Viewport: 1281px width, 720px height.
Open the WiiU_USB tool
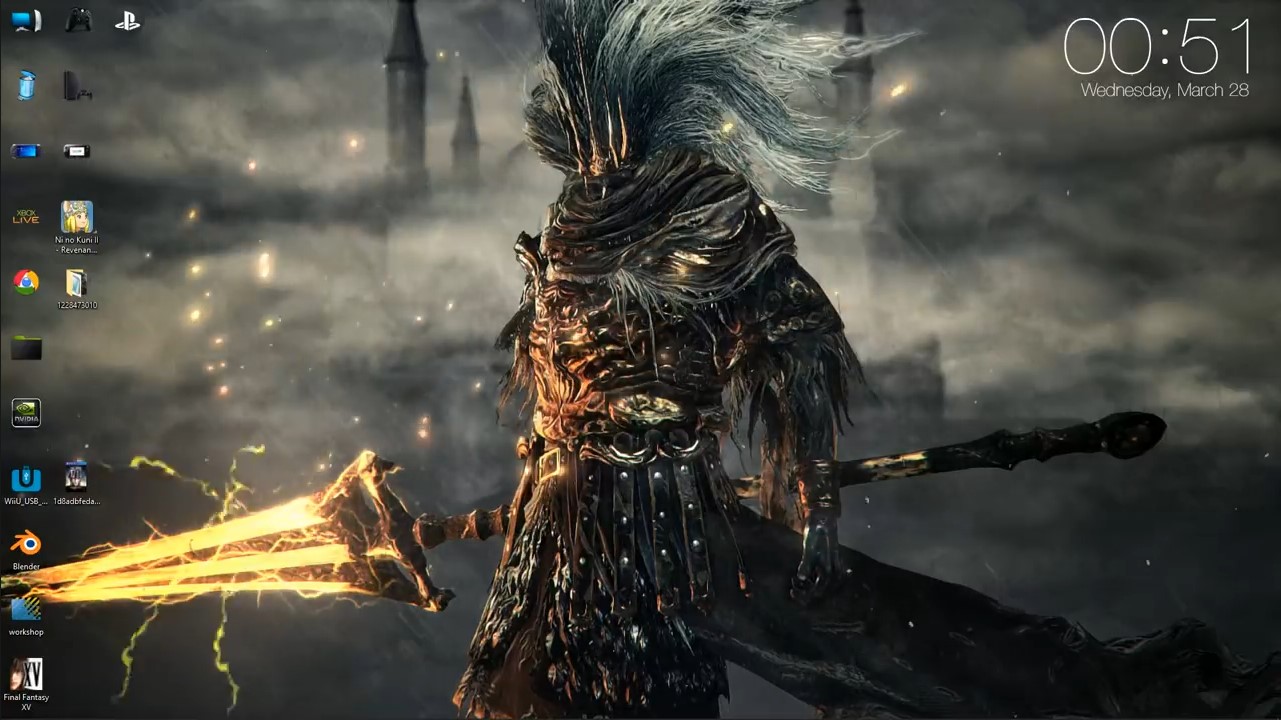click(26, 480)
